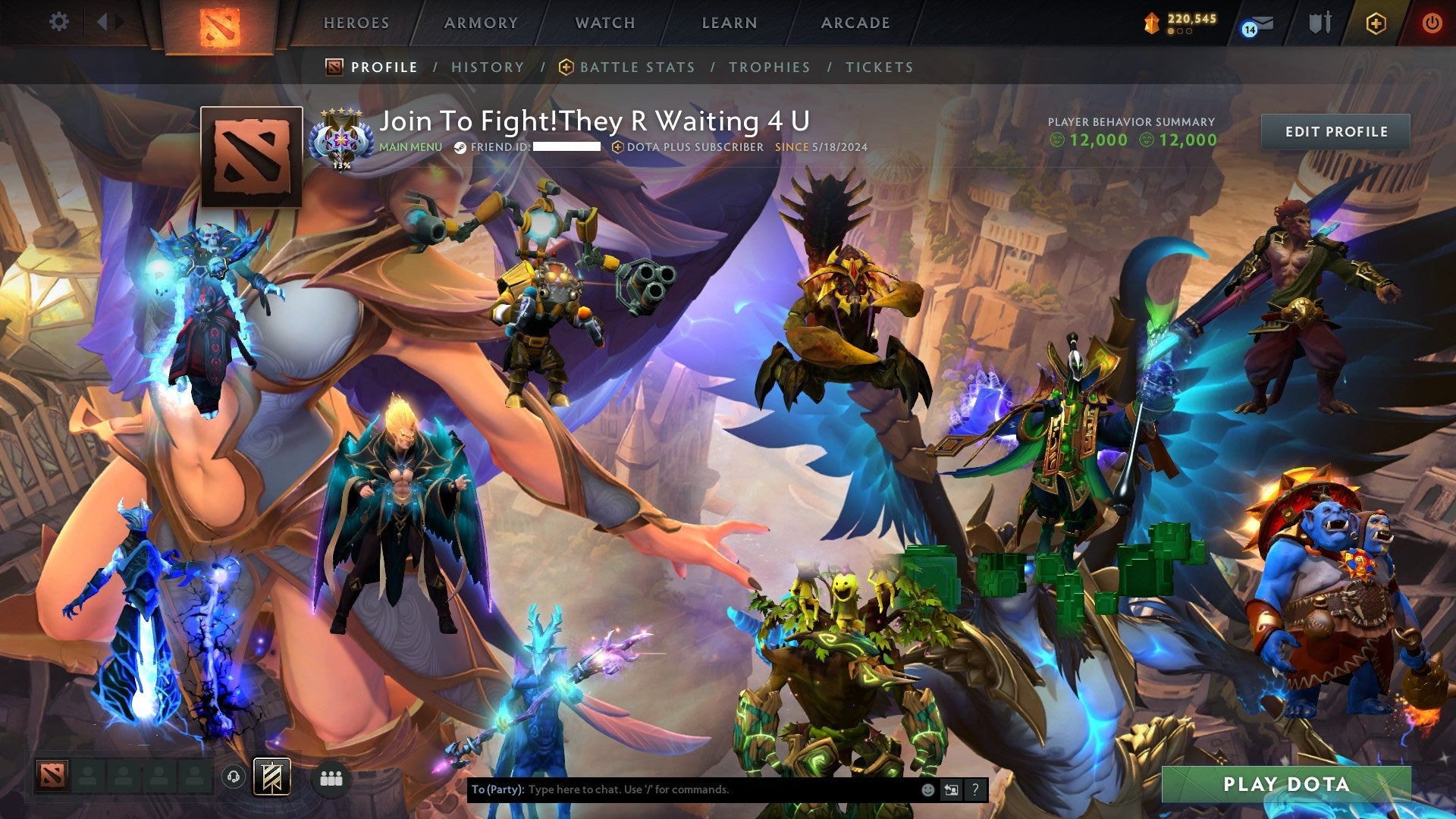Click the power button to exit Dota

pyautogui.click(x=1432, y=24)
